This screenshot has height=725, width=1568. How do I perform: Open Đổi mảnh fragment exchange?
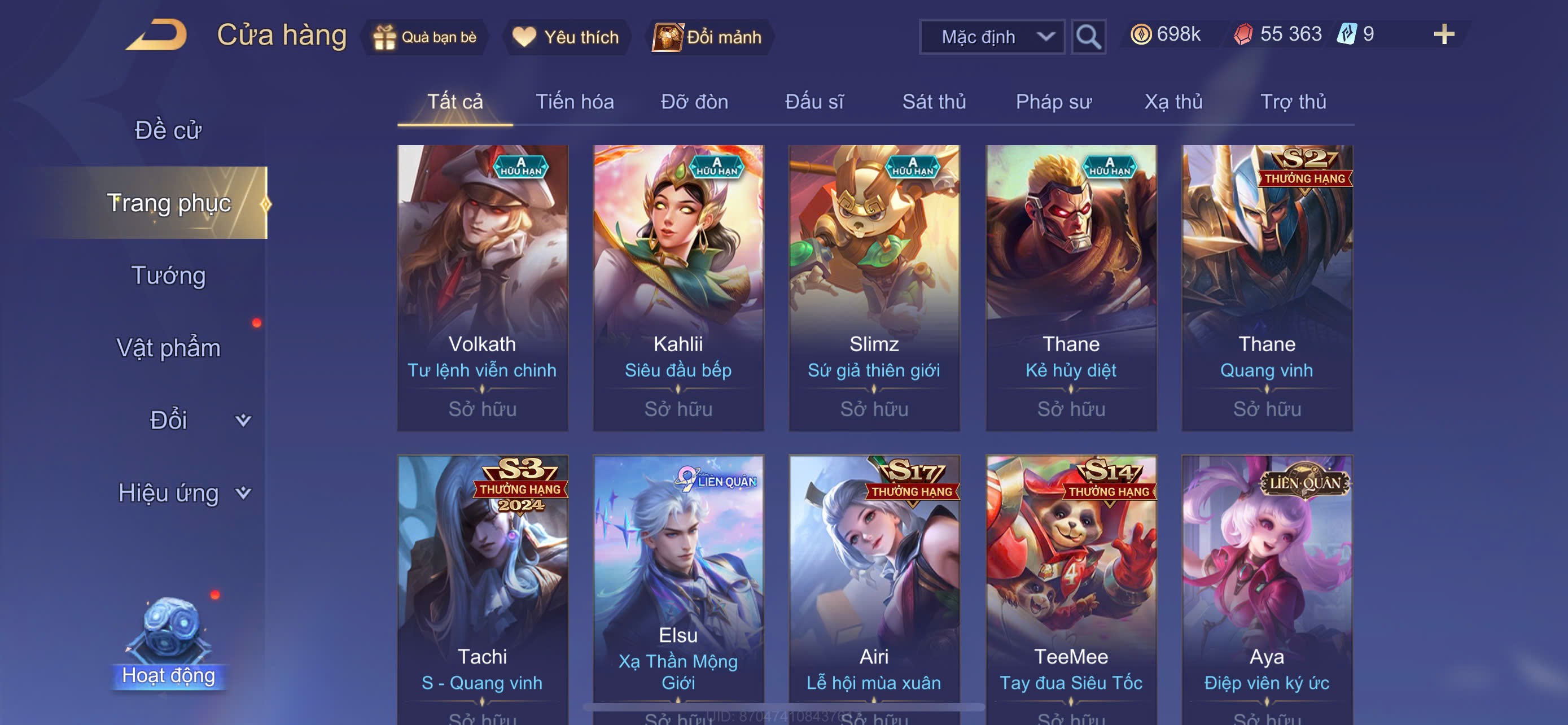[707, 37]
